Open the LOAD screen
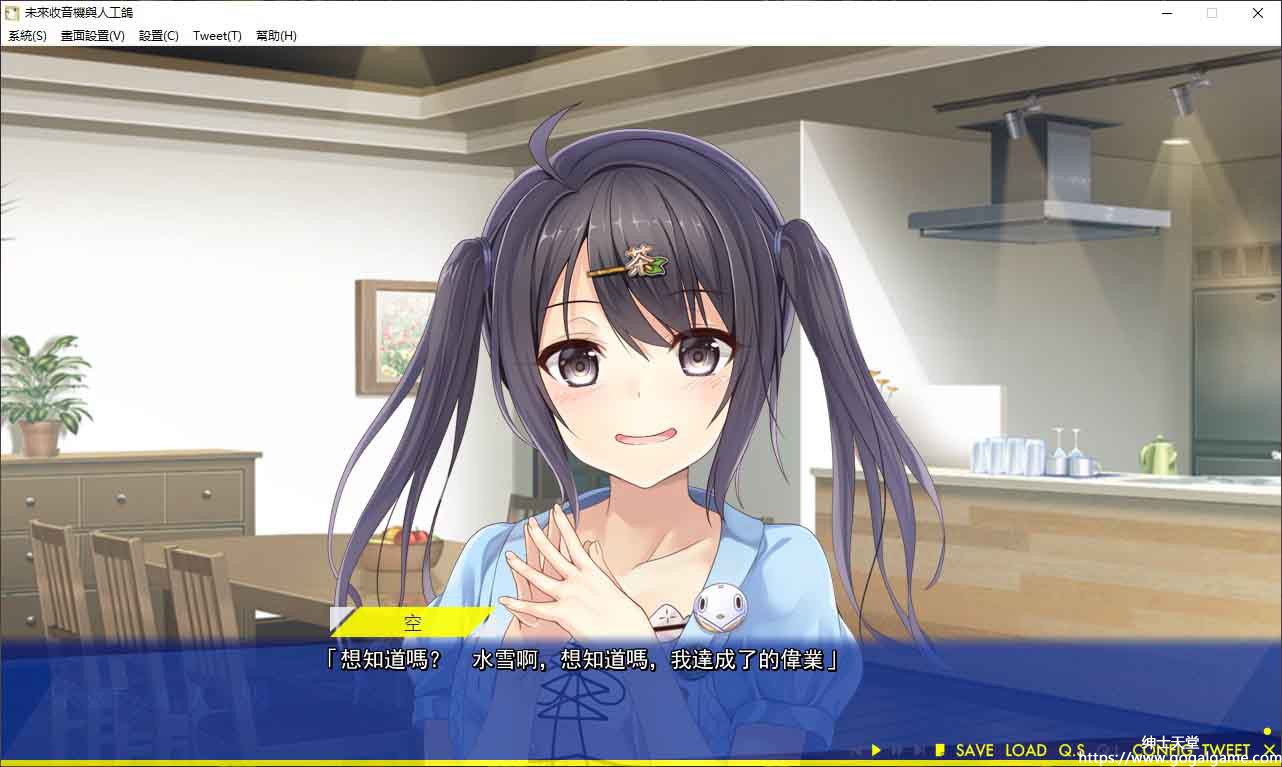The height and width of the screenshot is (767, 1282). 1025,750
